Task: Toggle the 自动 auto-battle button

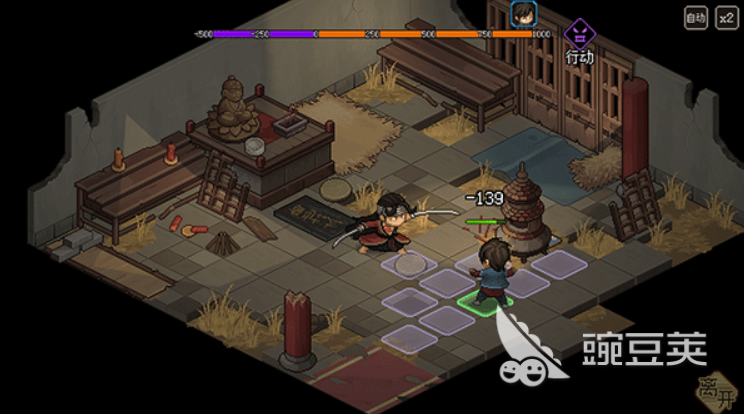Action: pyautogui.click(x=695, y=17)
